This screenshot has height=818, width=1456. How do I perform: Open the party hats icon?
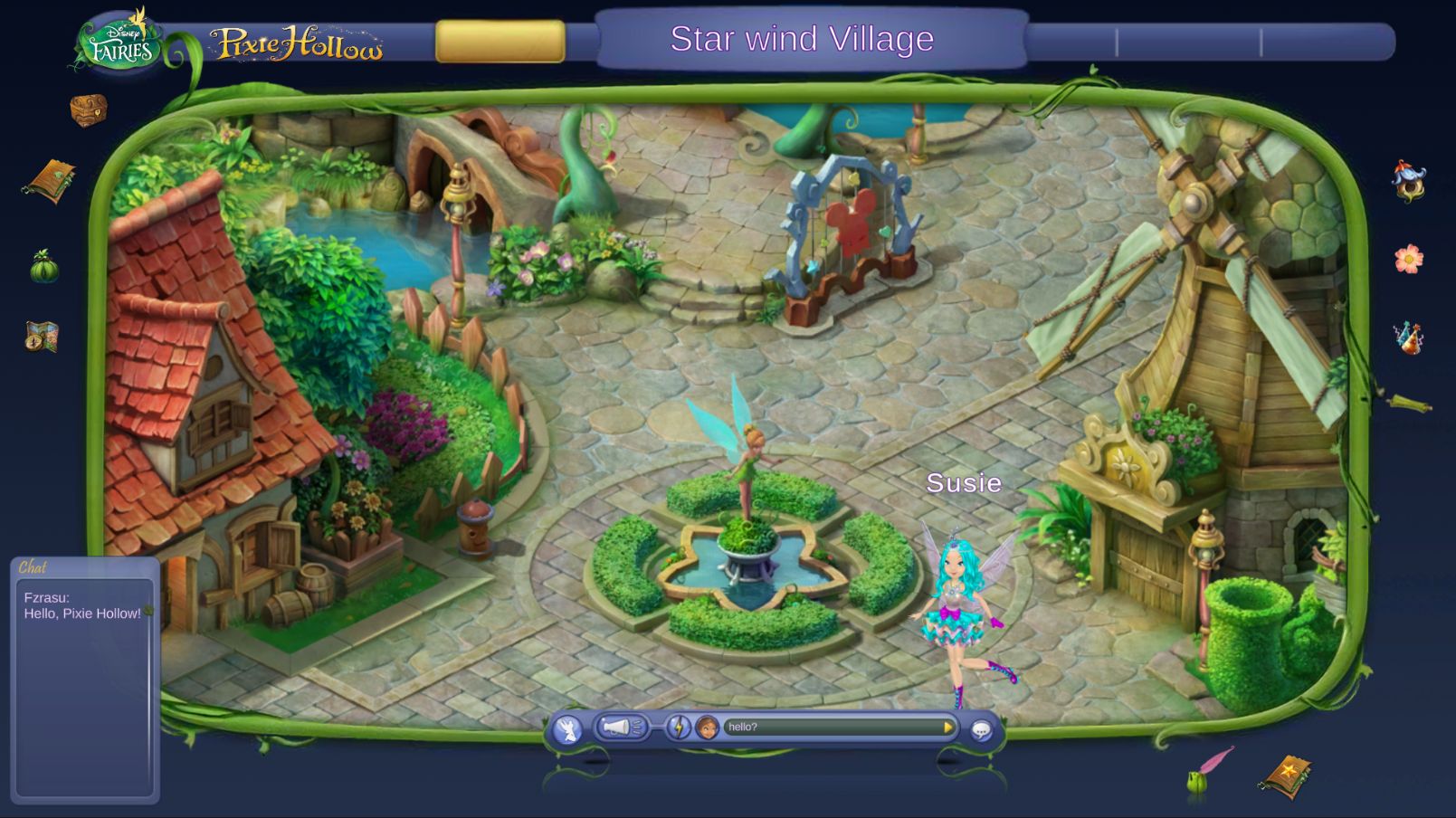tap(1408, 338)
